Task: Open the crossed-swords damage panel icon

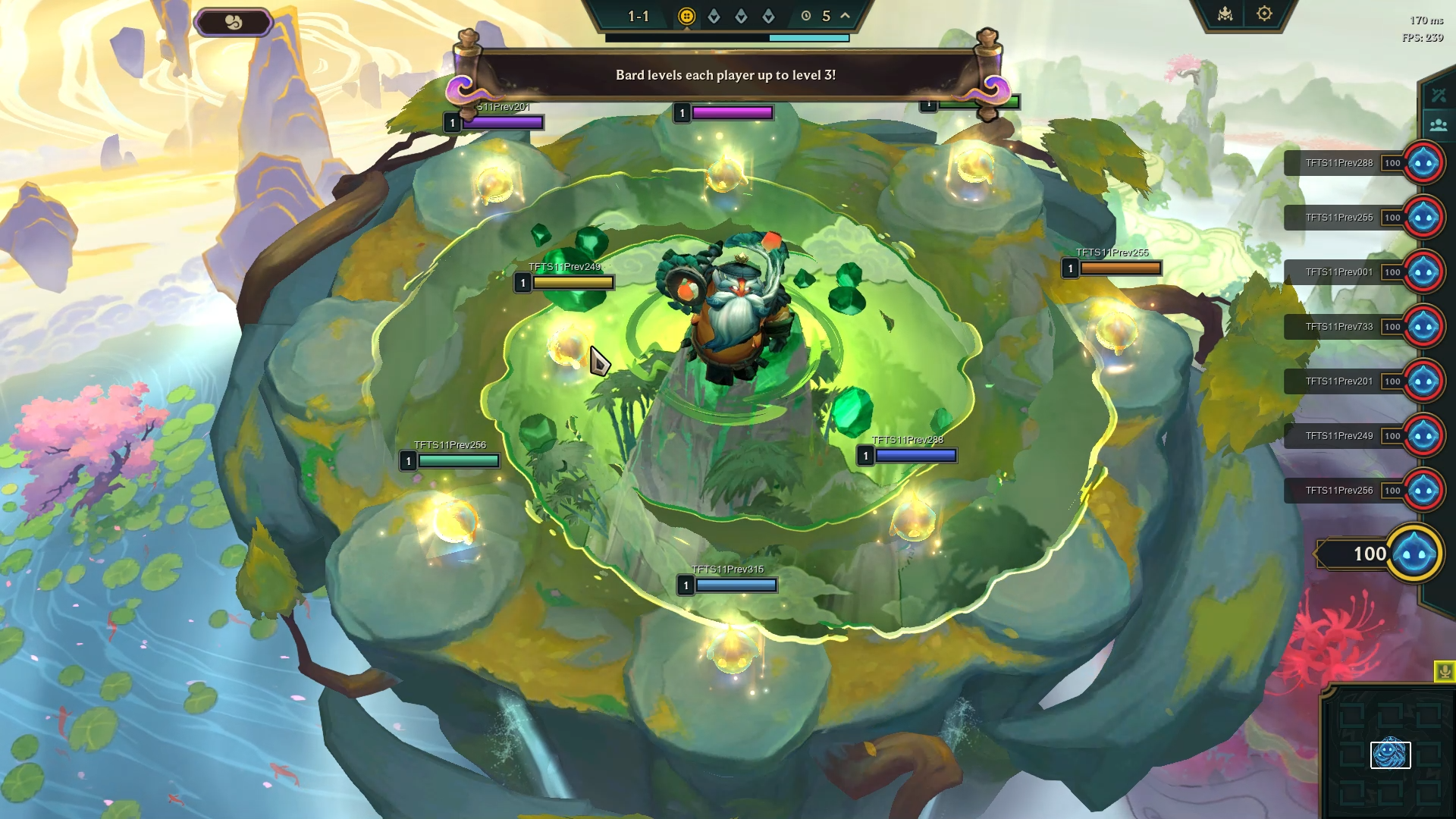Action: [x=1439, y=95]
